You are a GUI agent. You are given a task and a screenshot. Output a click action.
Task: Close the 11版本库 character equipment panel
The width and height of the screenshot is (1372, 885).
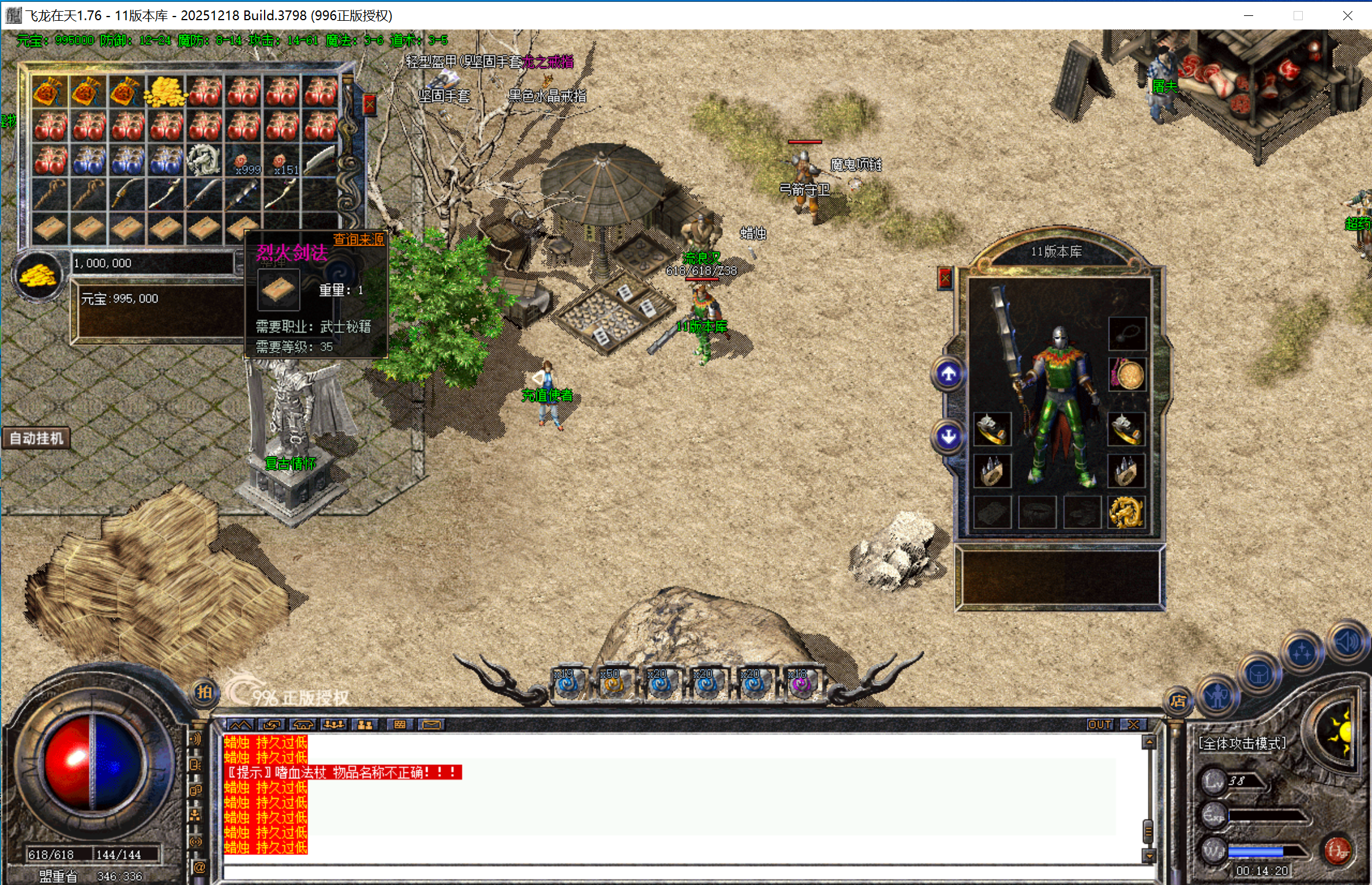(x=945, y=279)
